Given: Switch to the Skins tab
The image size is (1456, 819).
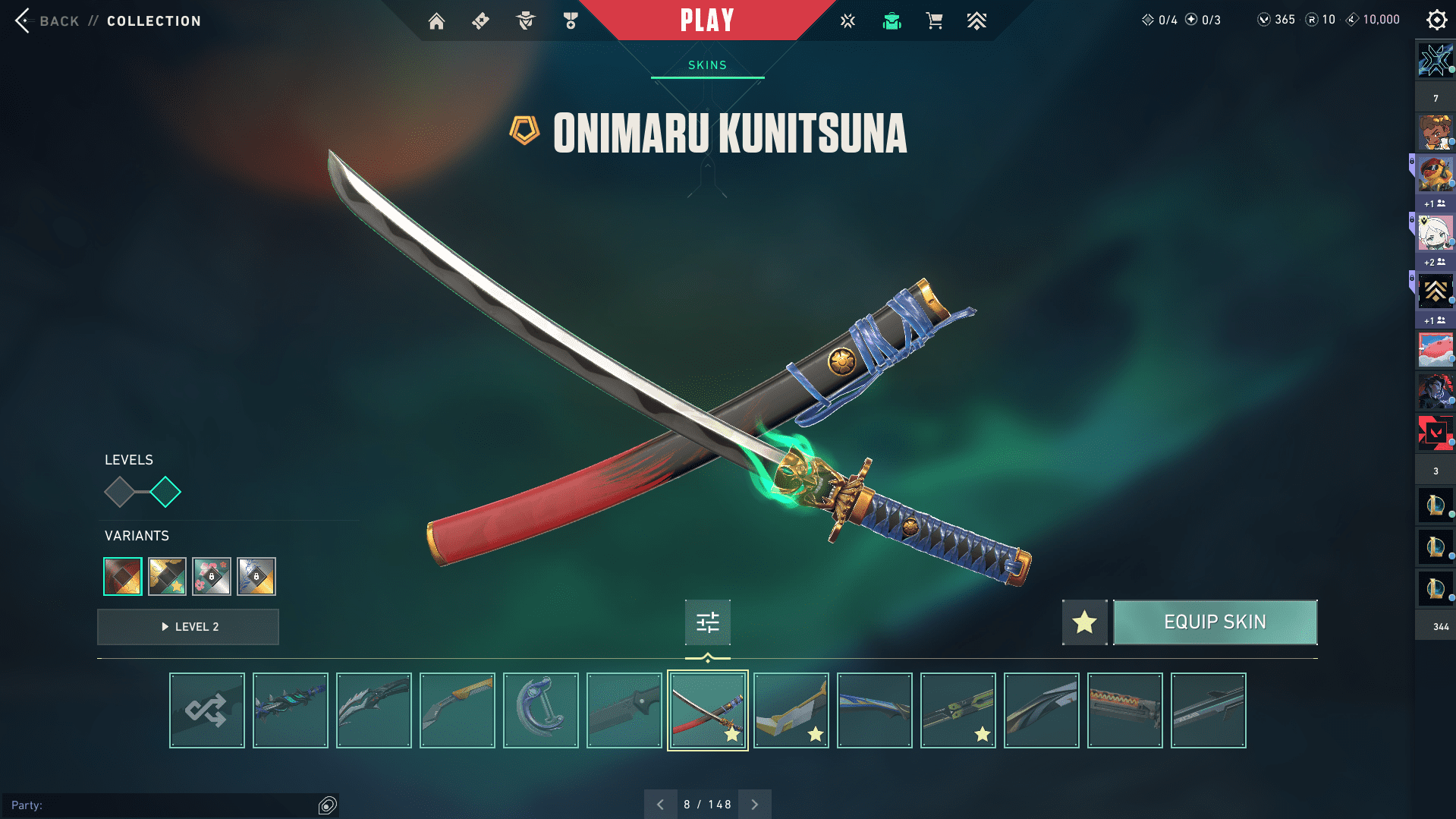Looking at the screenshot, I should pyautogui.click(x=707, y=65).
